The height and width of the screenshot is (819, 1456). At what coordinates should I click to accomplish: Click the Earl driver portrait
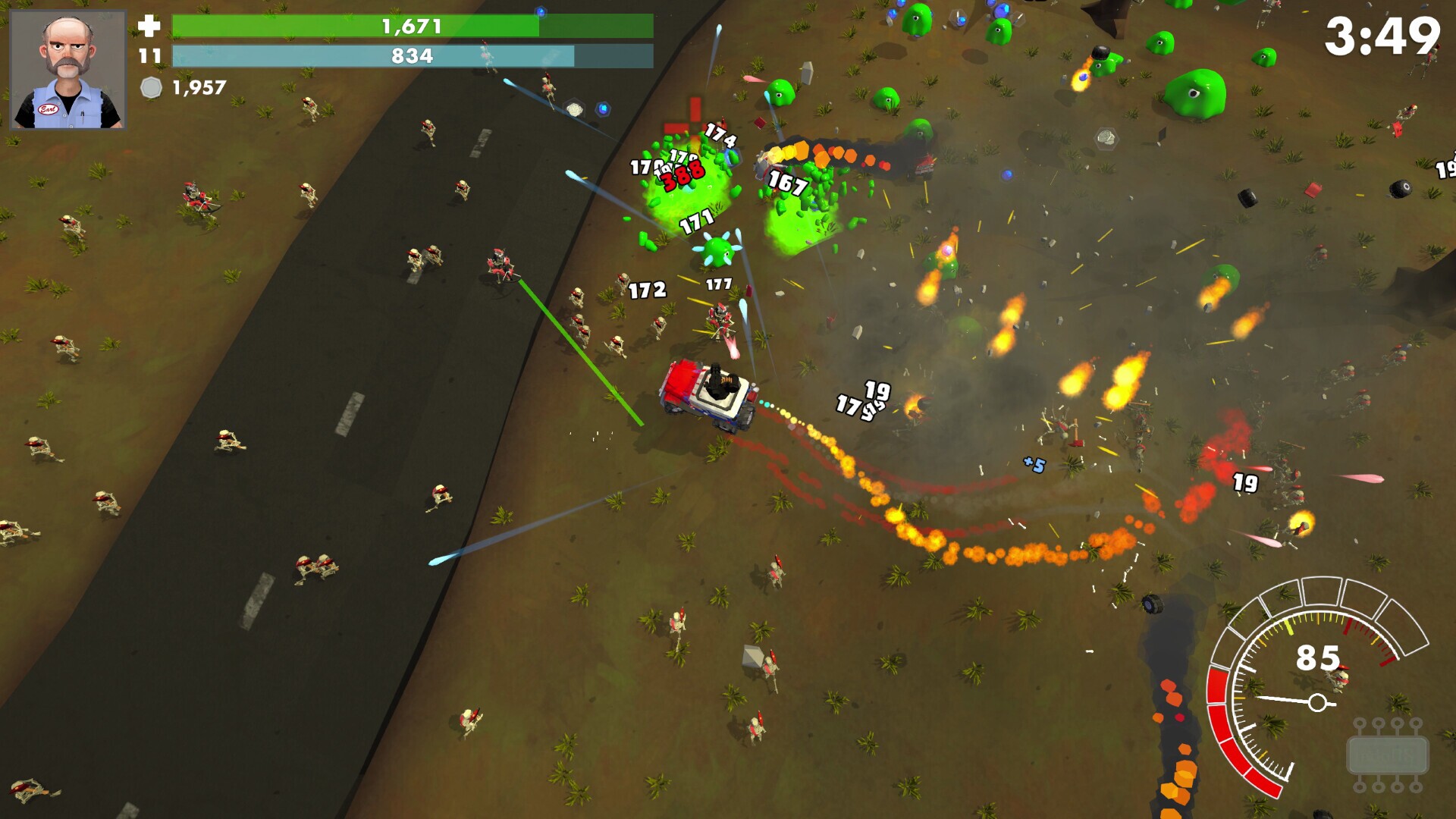click(67, 70)
